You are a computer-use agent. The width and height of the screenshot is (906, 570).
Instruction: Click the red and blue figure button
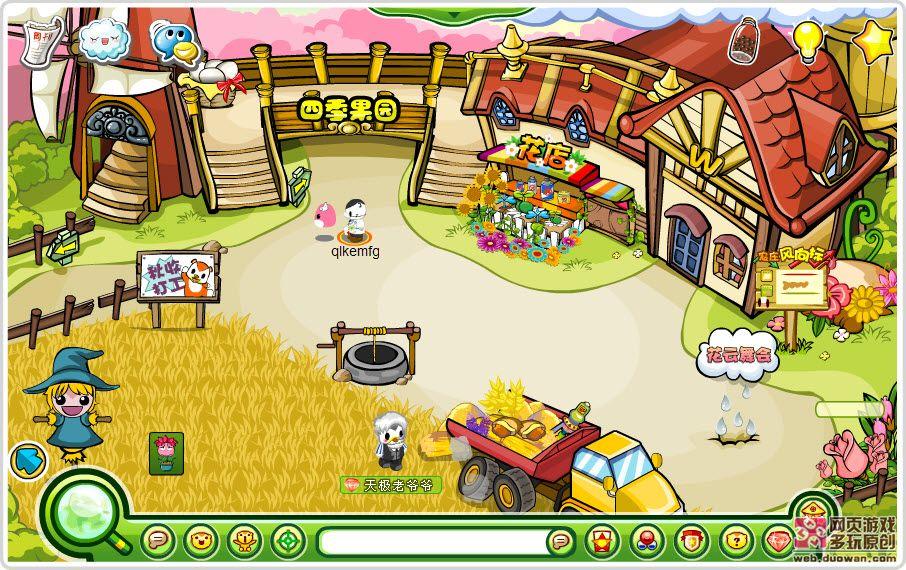(x=645, y=541)
